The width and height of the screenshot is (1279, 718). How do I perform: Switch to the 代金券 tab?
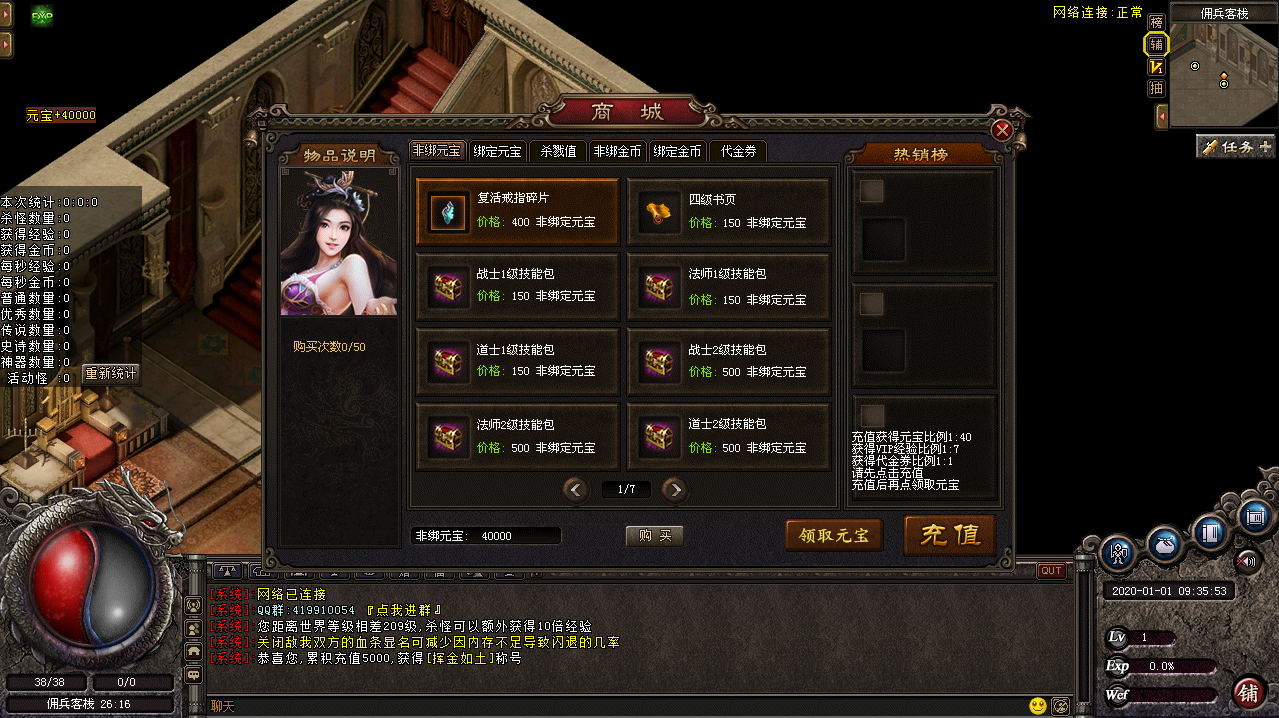[737, 152]
